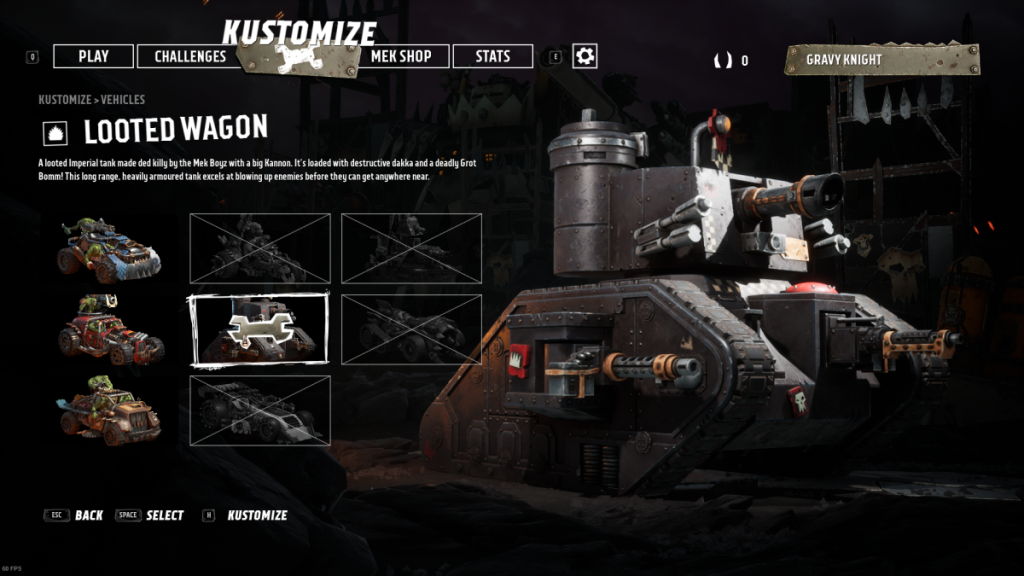The width and height of the screenshot is (1024, 576).
Task: Pick the red buggy vehicle thumbnail
Action: click(110, 330)
